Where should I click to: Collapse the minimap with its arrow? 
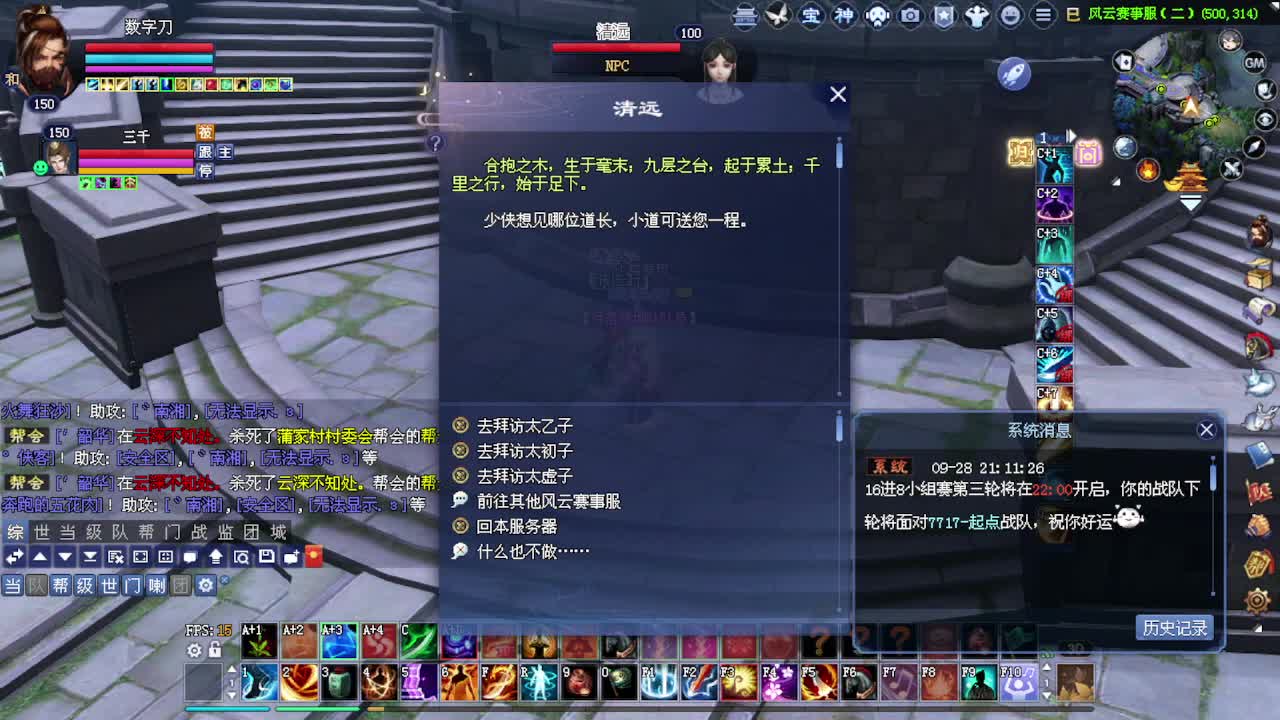(1189, 204)
